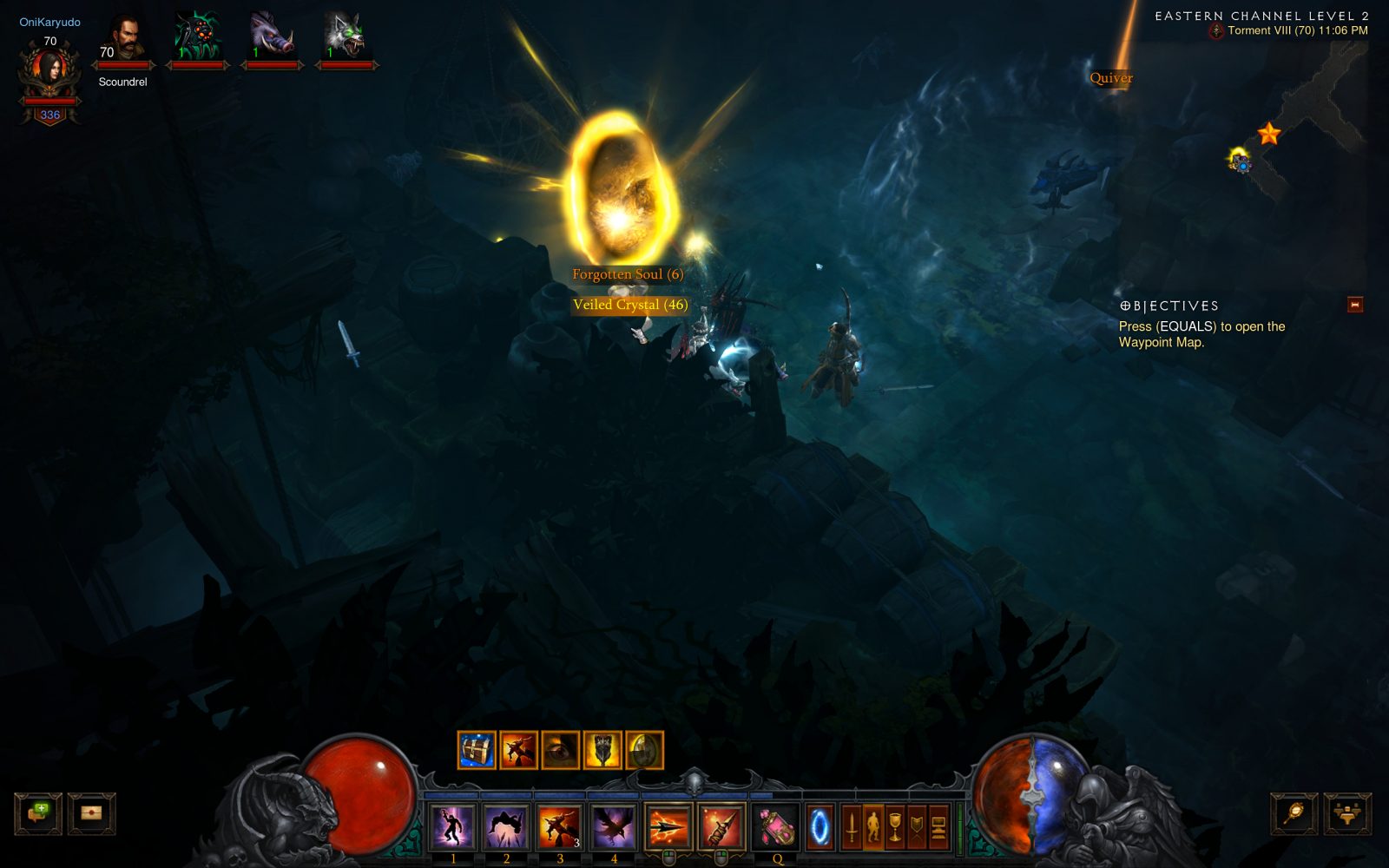Image resolution: width=1389 pixels, height=868 pixels.
Task: Open the blue town portal
Action: tap(819, 826)
